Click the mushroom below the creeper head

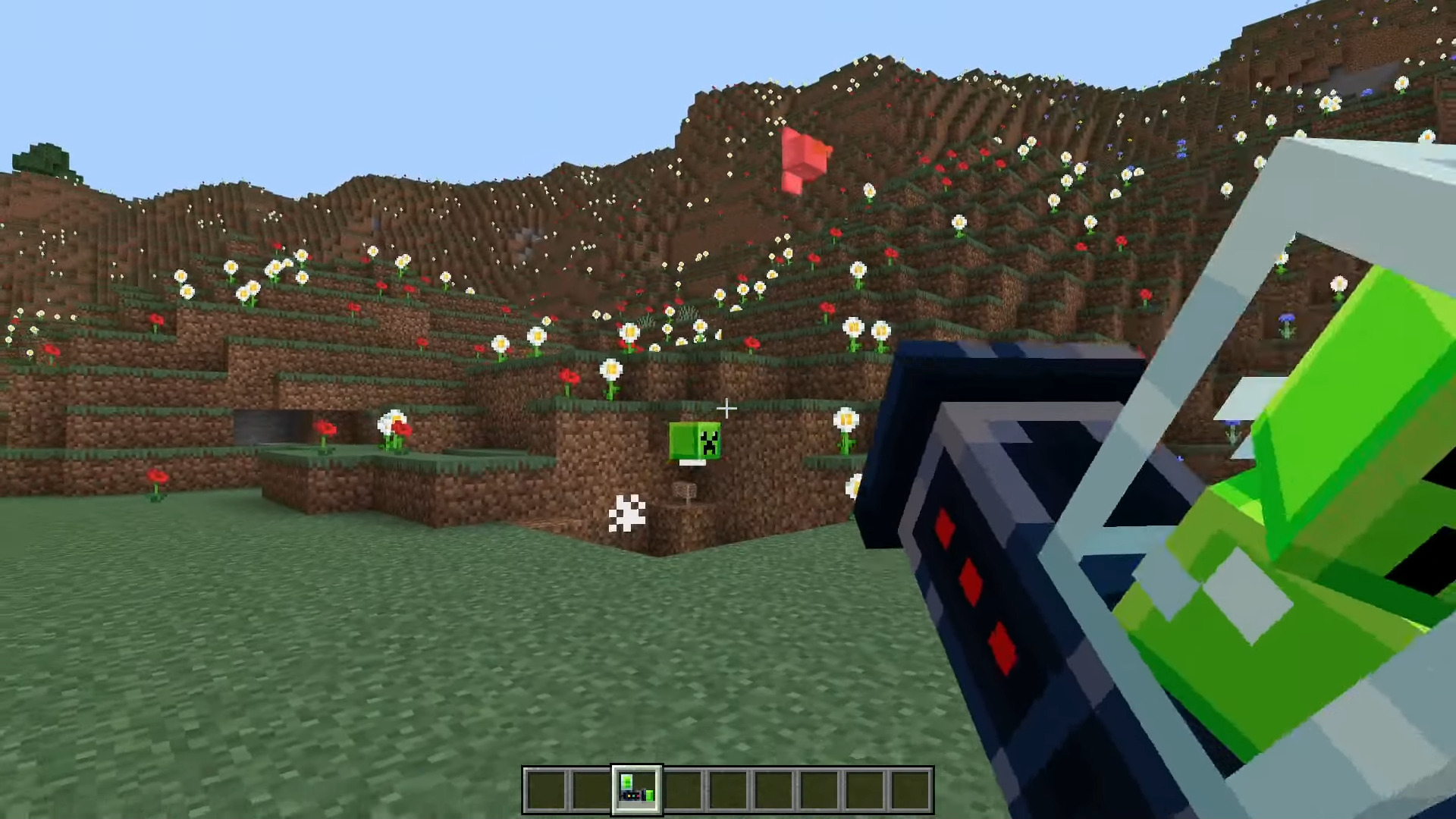(x=683, y=491)
